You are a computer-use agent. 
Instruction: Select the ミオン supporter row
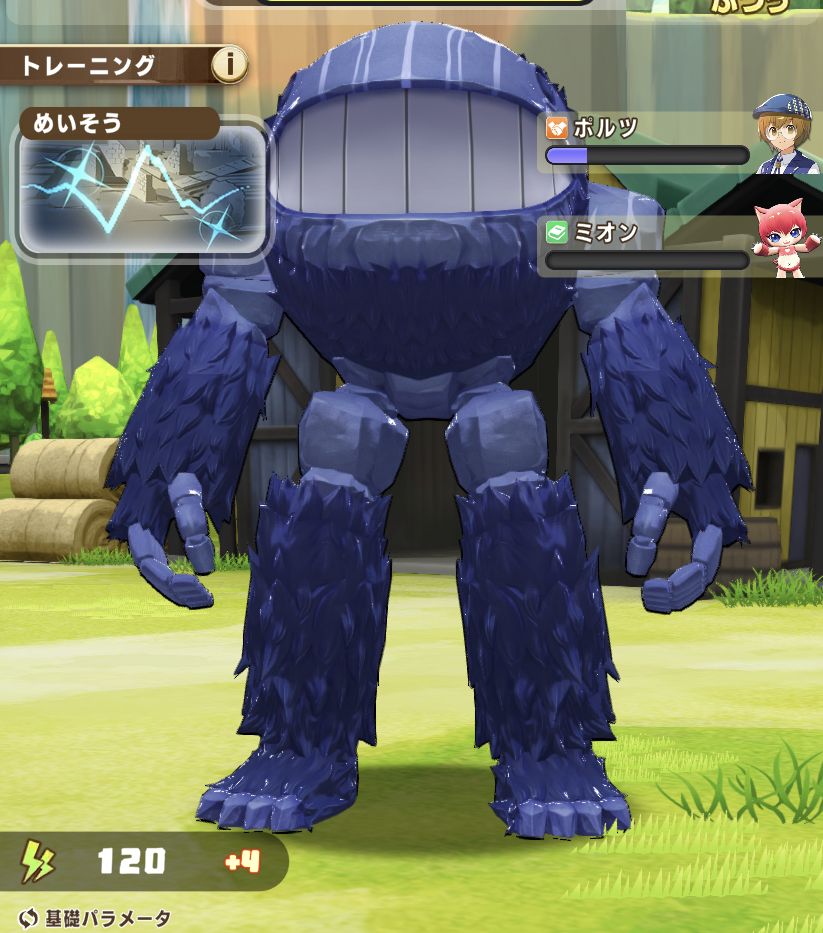tap(647, 247)
